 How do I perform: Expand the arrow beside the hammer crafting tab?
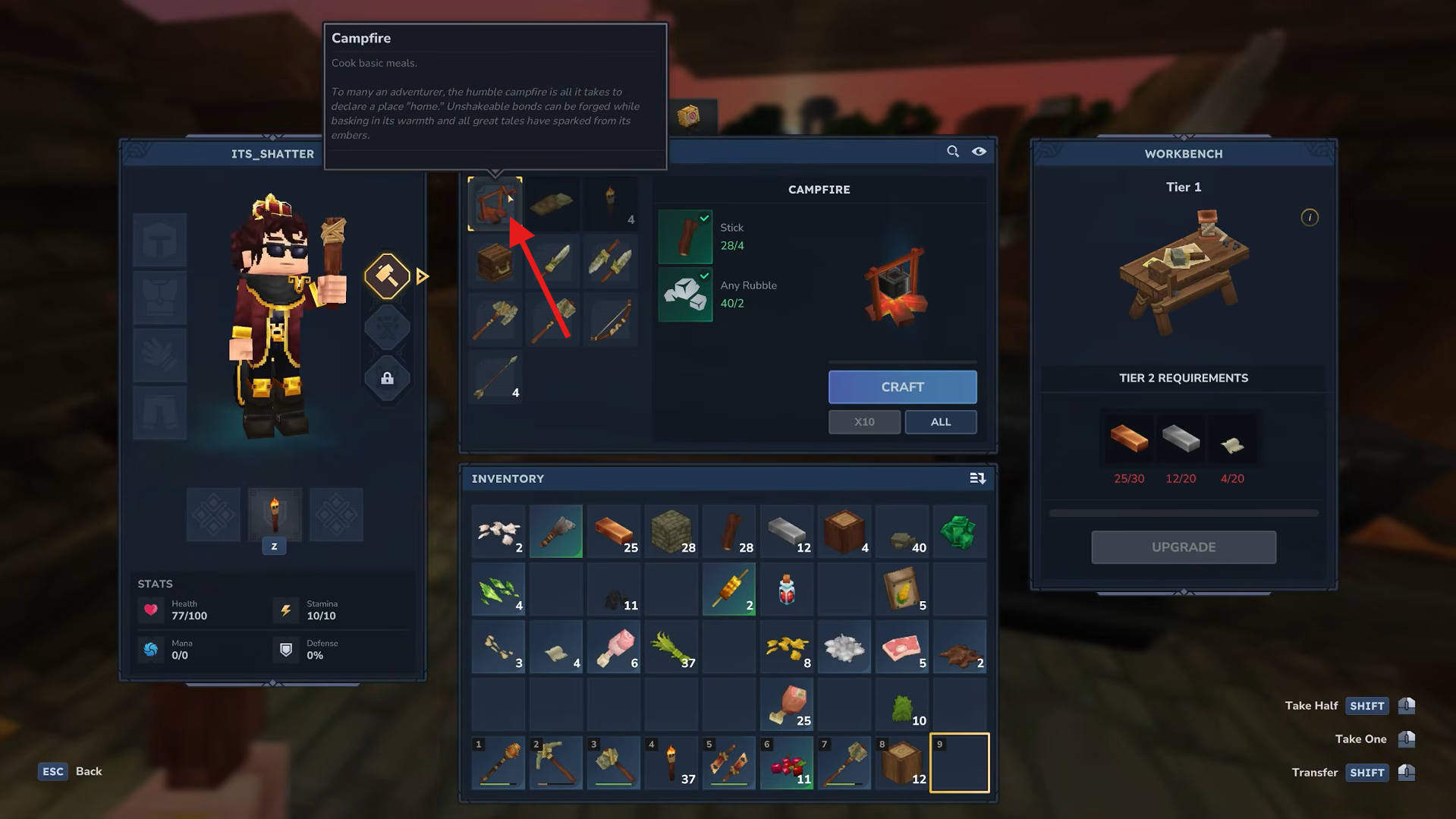(x=422, y=276)
